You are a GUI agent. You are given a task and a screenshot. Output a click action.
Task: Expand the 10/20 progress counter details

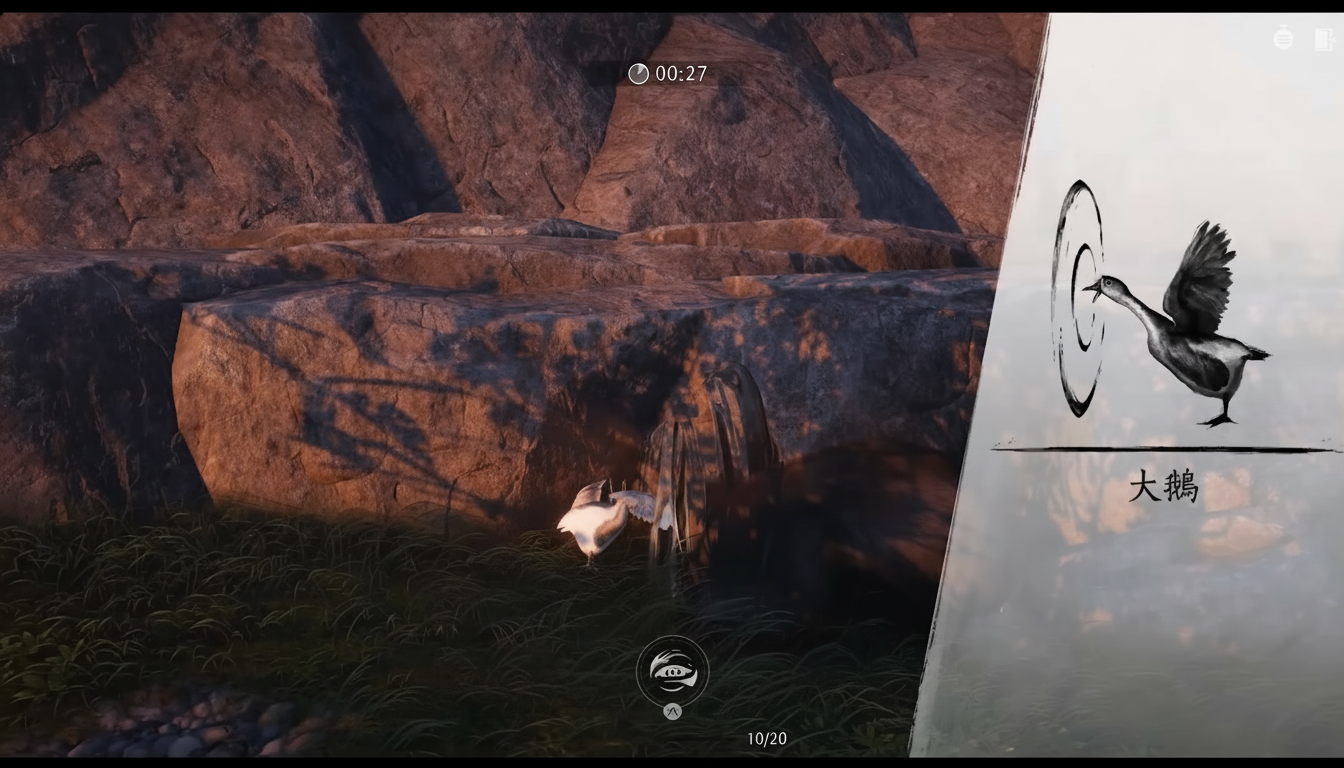click(768, 738)
